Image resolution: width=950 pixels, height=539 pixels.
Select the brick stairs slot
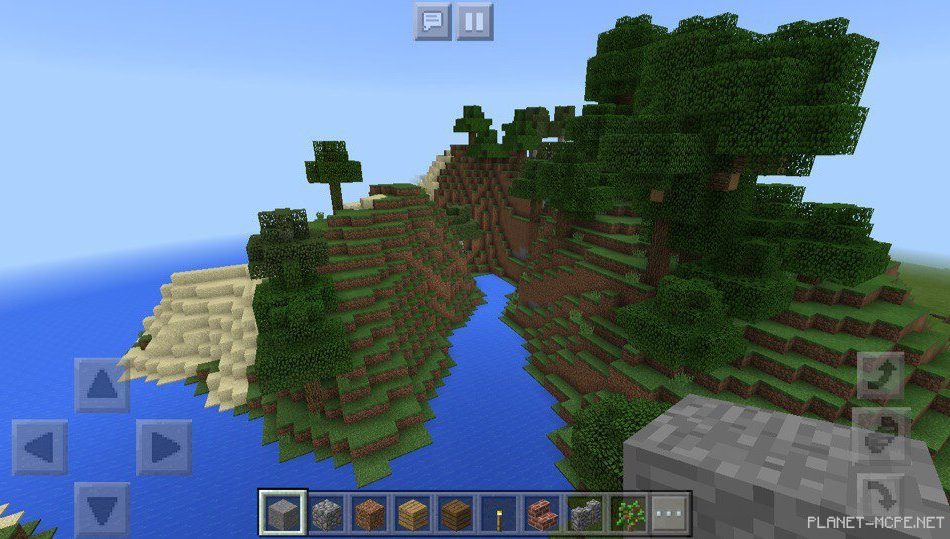pyautogui.click(x=542, y=514)
